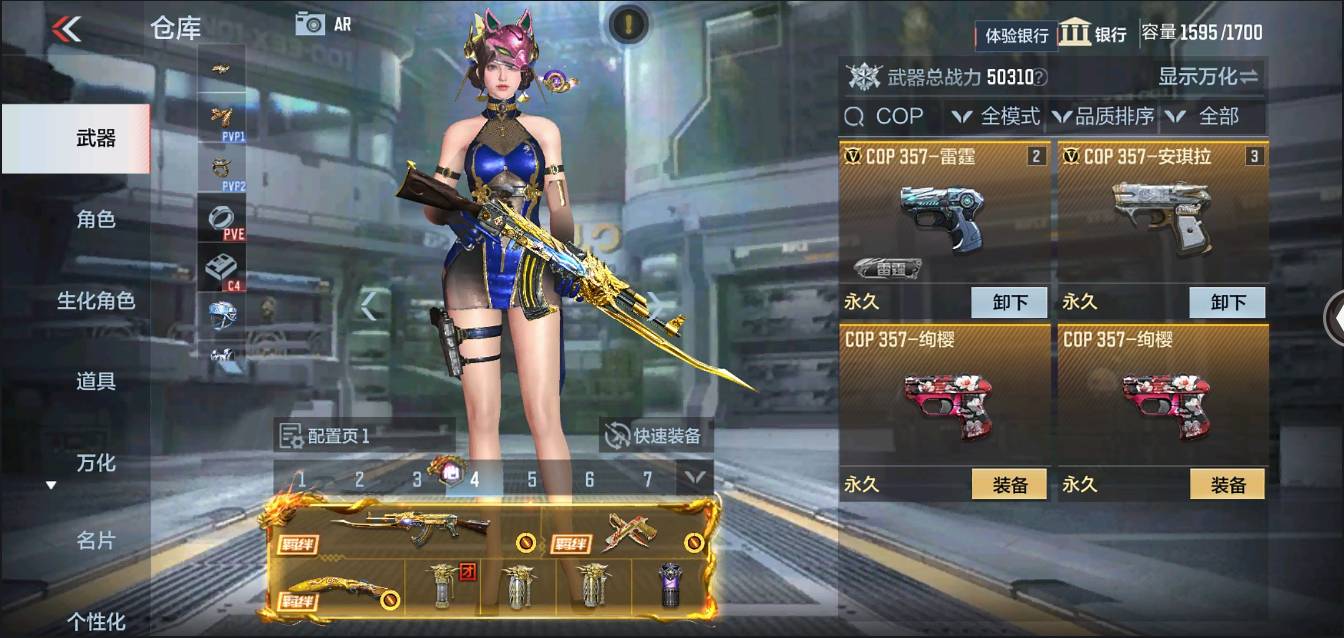This screenshot has height=638, width=1344.
Task: Select the 道具 items tab
Action: click(96, 381)
